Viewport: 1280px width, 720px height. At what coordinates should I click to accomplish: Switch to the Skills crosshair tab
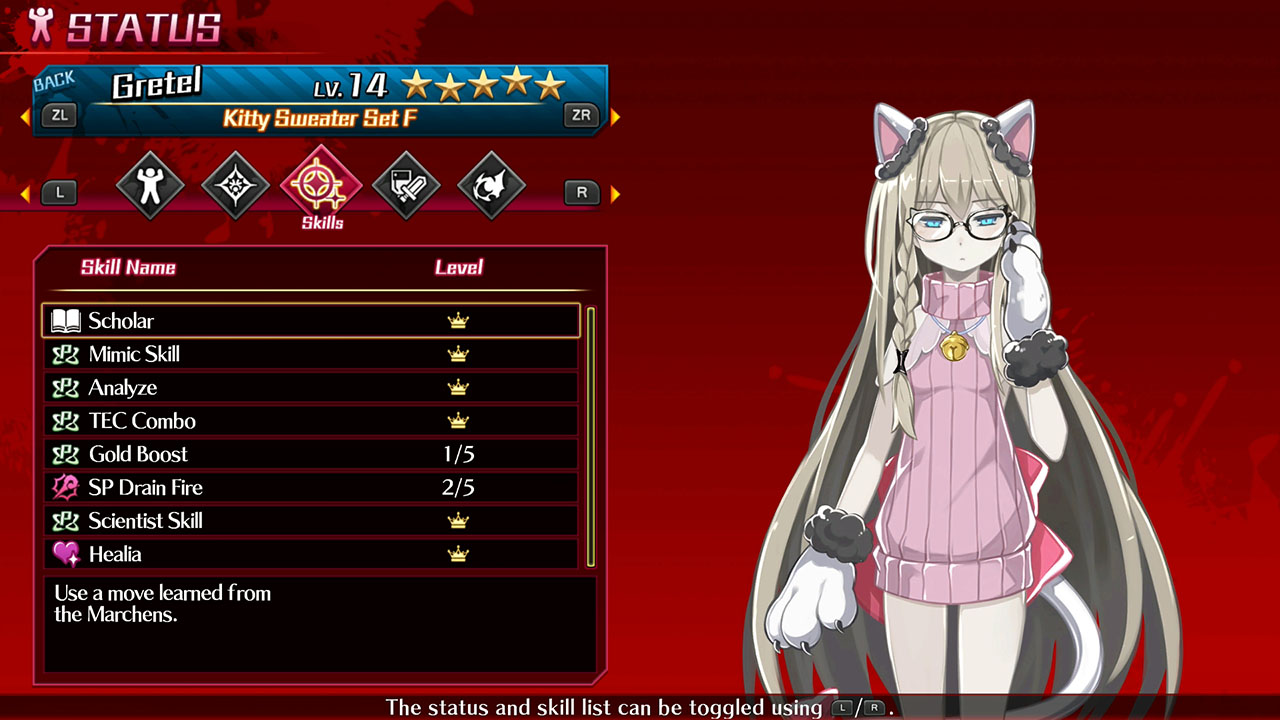coord(320,185)
